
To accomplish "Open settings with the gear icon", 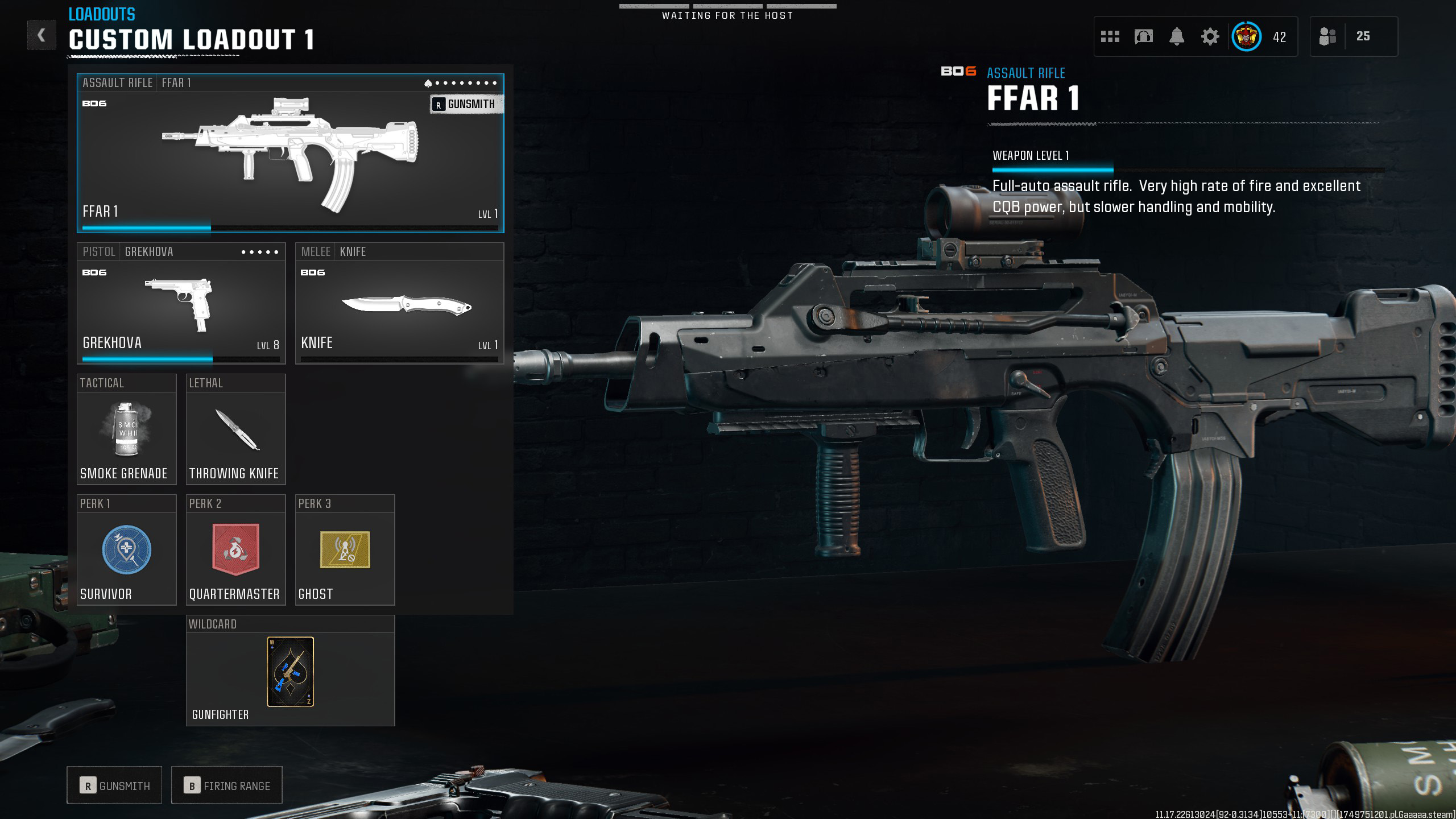I will (x=1210, y=37).
